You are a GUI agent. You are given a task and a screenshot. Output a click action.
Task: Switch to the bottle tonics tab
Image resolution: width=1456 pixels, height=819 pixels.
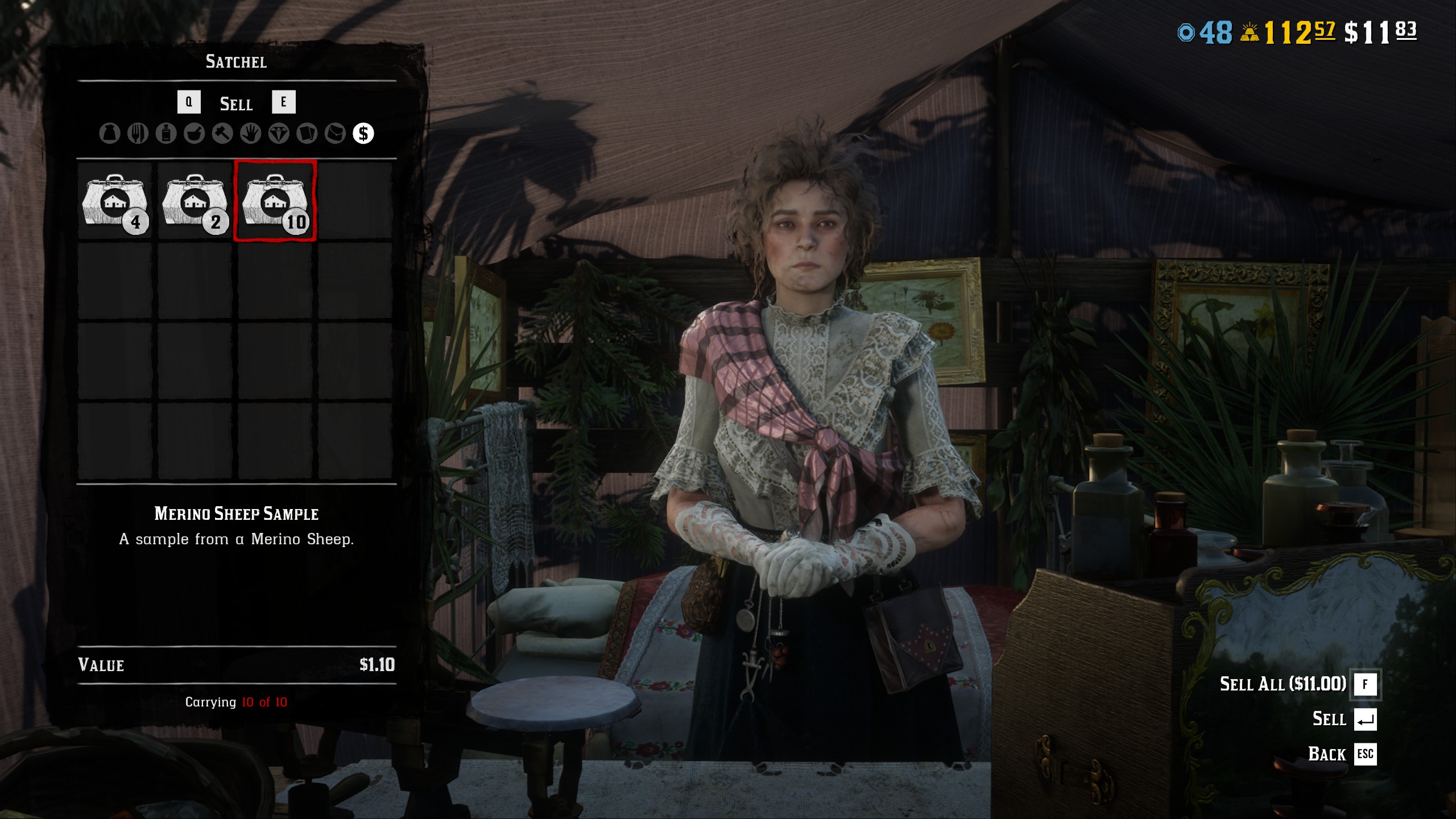pyautogui.click(x=166, y=134)
